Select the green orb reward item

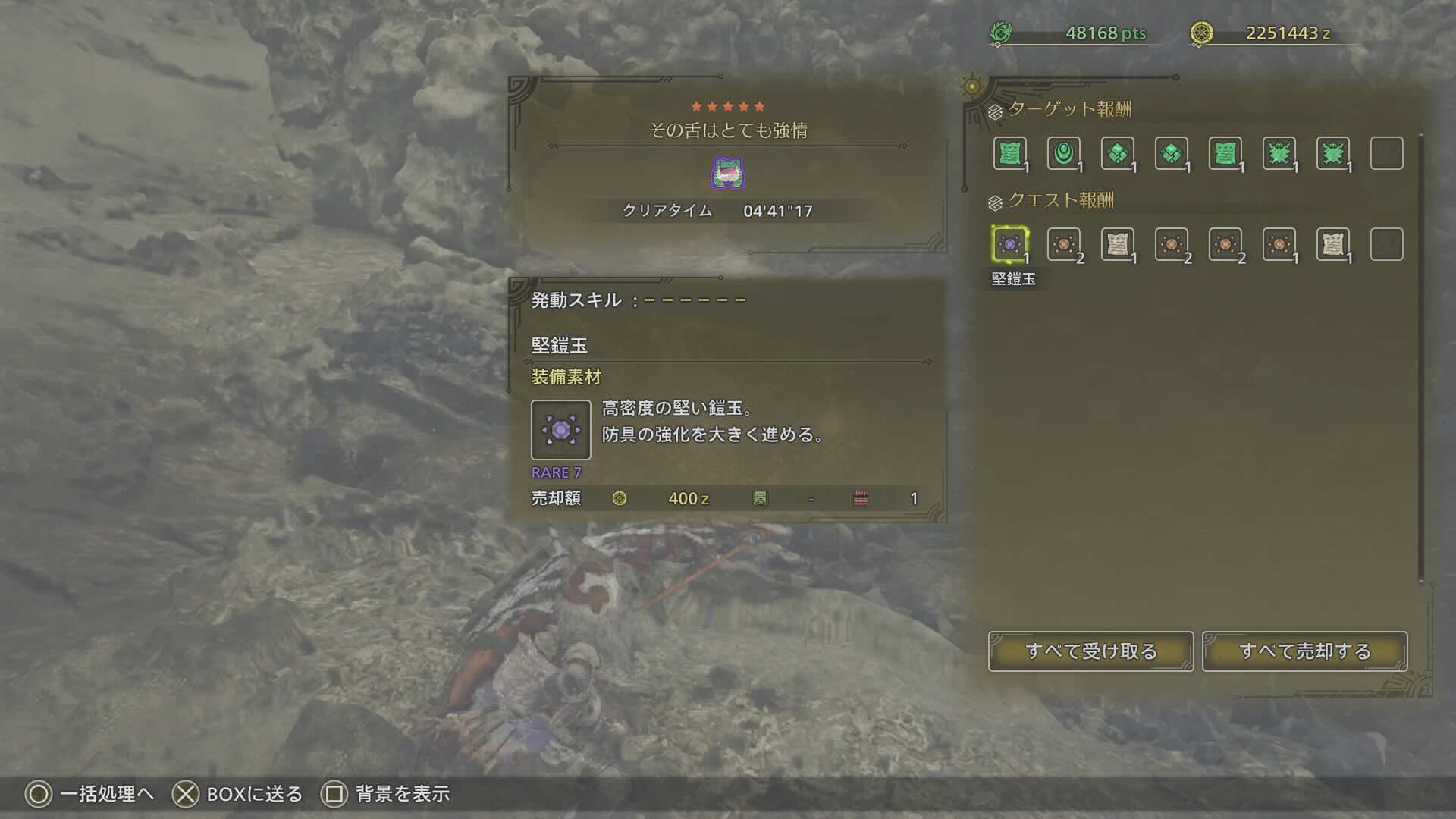1063,153
